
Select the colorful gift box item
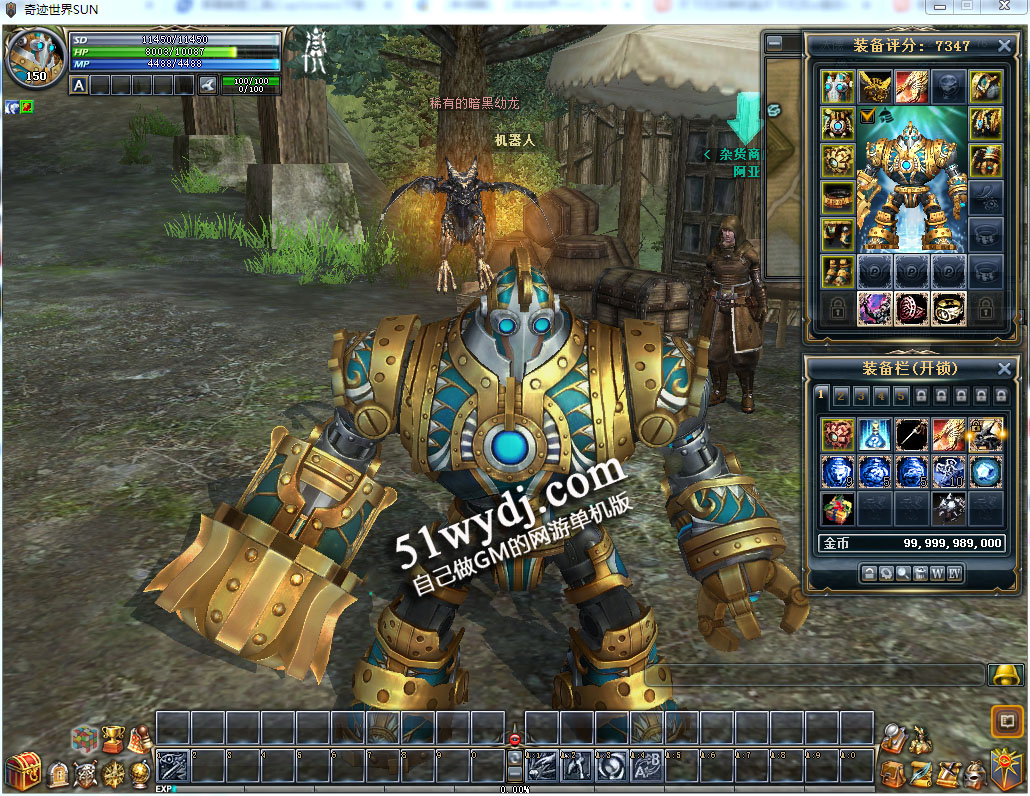[838, 508]
